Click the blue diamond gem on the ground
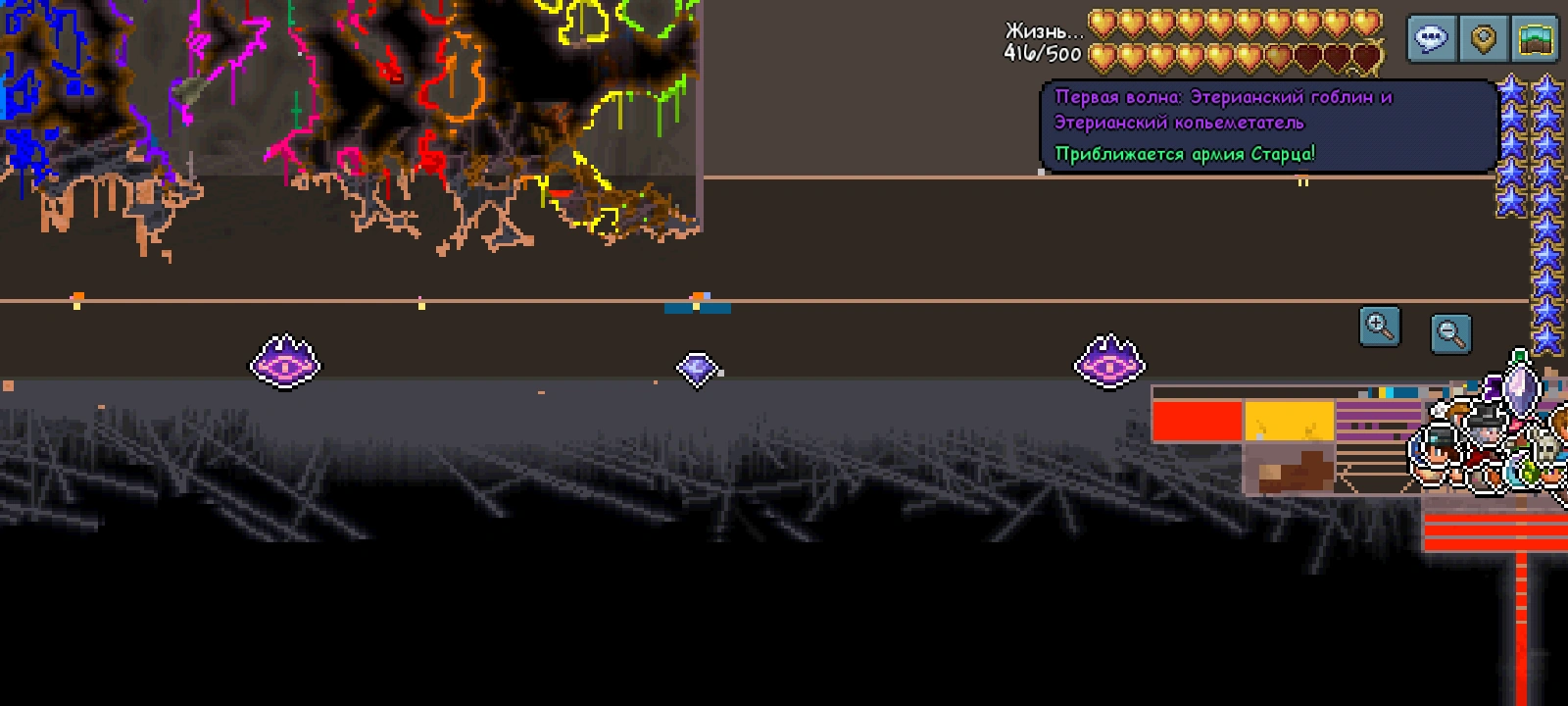The image size is (1568, 706). click(x=697, y=370)
